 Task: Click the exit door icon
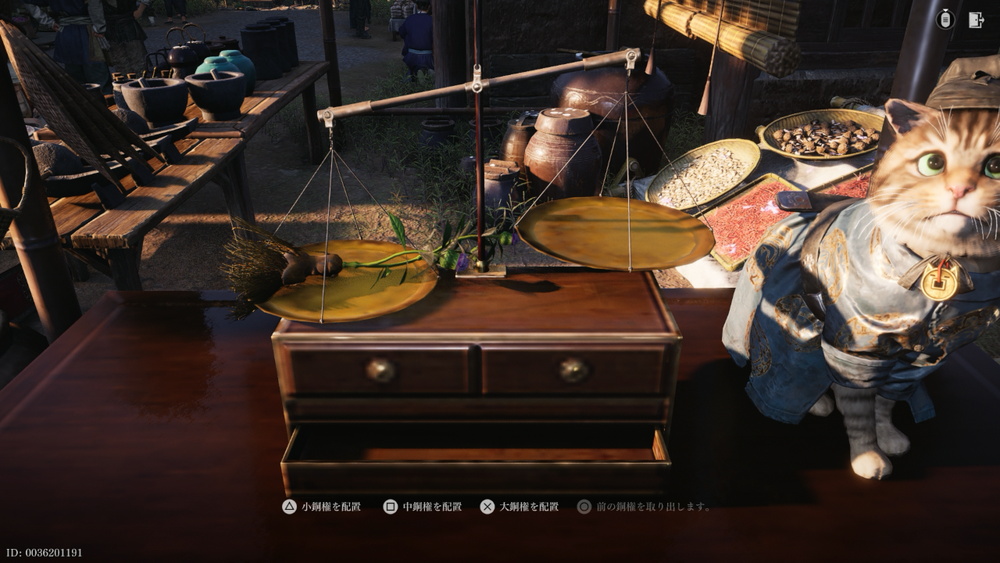976,20
